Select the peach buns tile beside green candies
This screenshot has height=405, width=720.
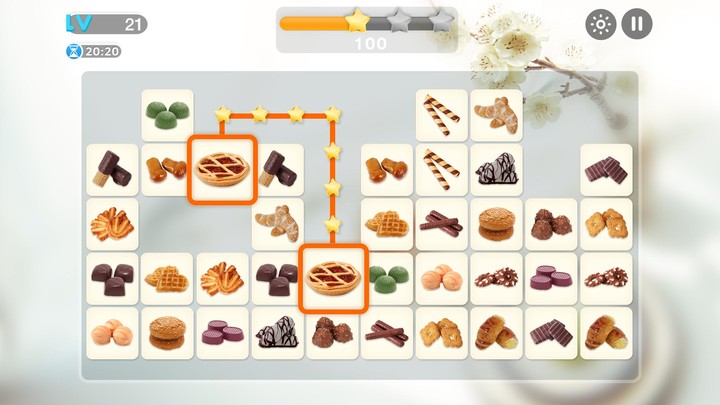442,278
